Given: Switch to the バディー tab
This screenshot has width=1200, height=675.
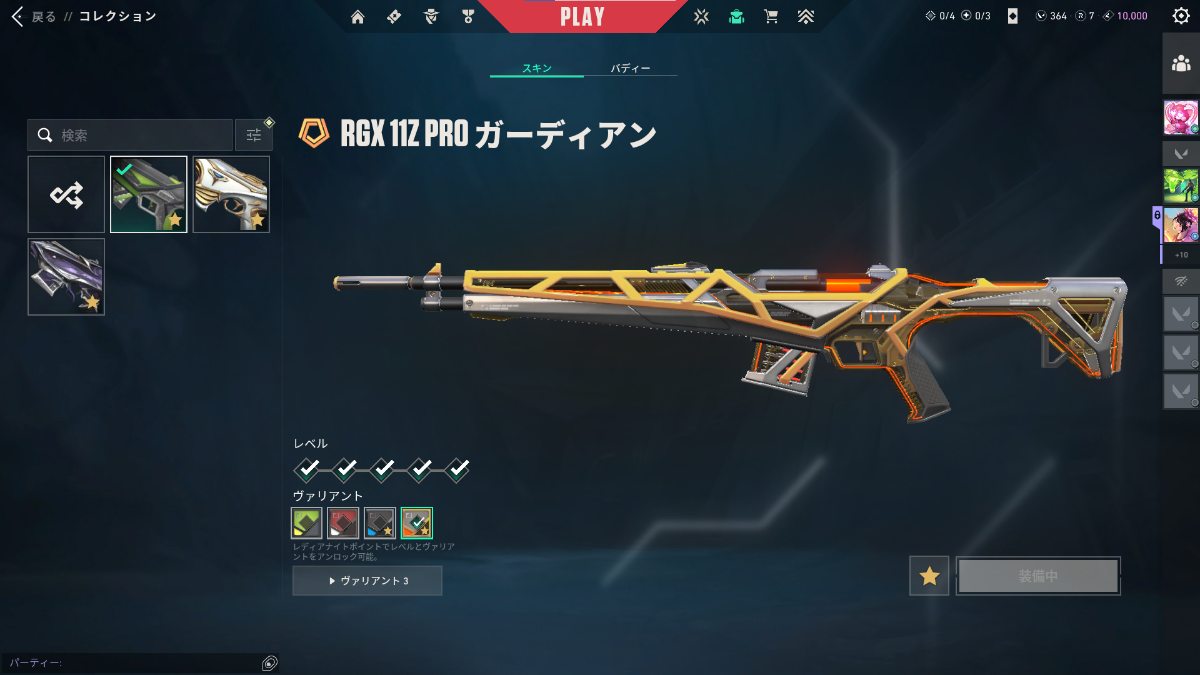Looking at the screenshot, I should 630,69.
